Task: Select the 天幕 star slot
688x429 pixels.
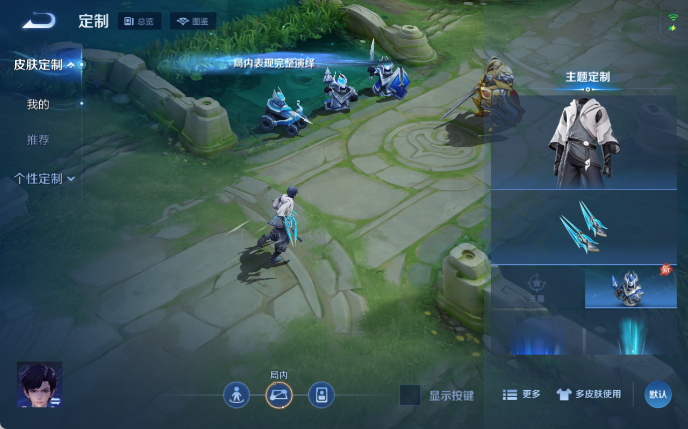Action: click(x=537, y=287)
